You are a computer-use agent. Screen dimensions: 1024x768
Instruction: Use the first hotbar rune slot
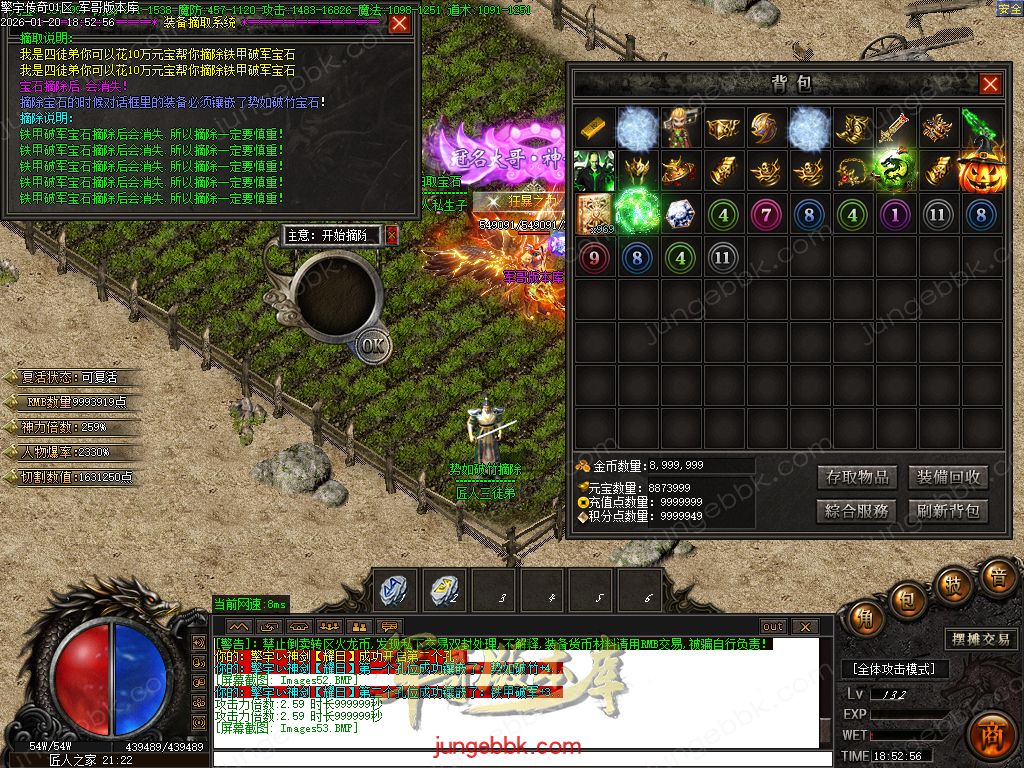[395, 591]
